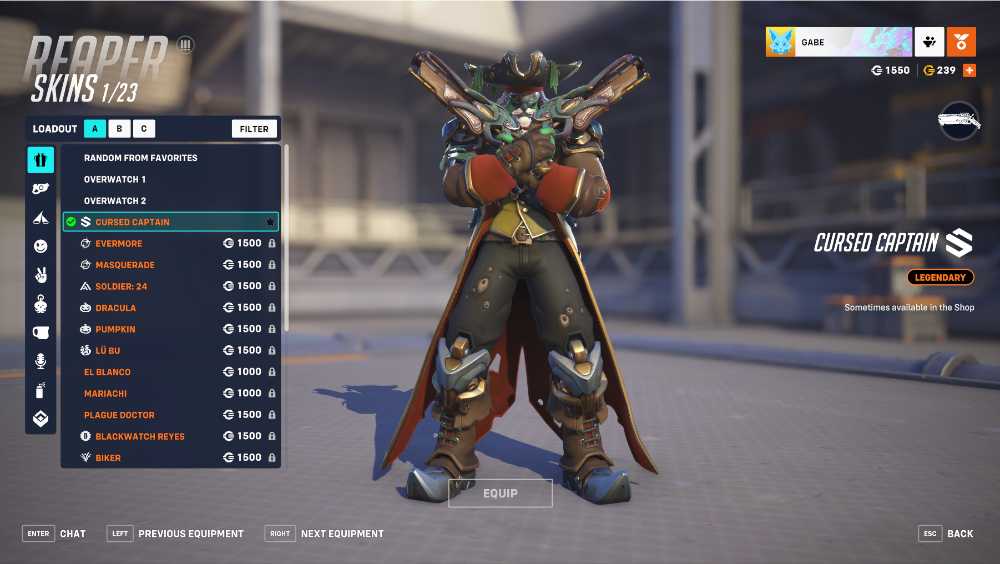Pick the Evermore skin
This screenshot has height=564, width=1000.
(118, 244)
